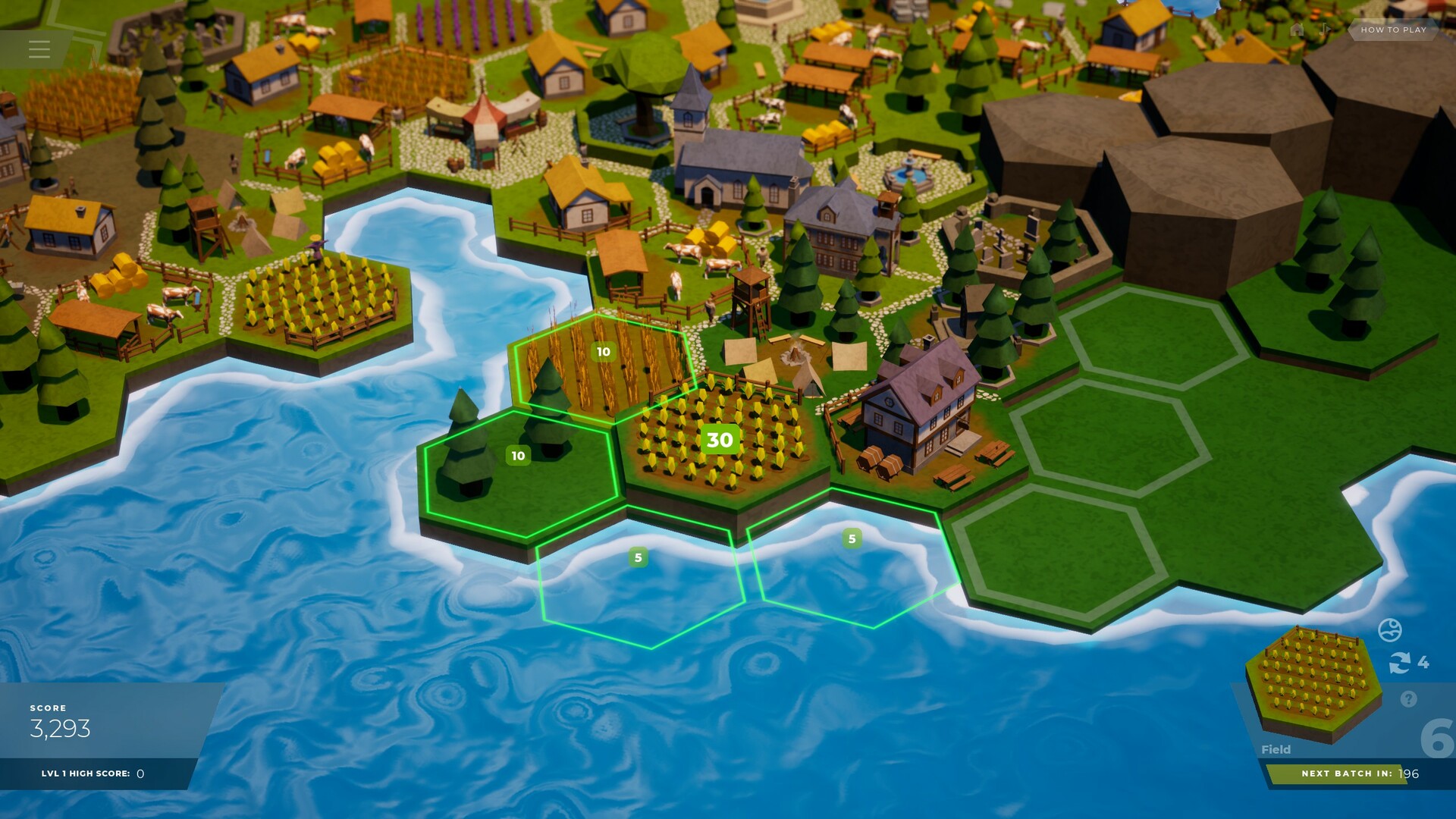Viewport: 1456px width, 819px height.
Task: Click the home icon in the top bar
Action: pyautogui.click(x=1298, y=30)
